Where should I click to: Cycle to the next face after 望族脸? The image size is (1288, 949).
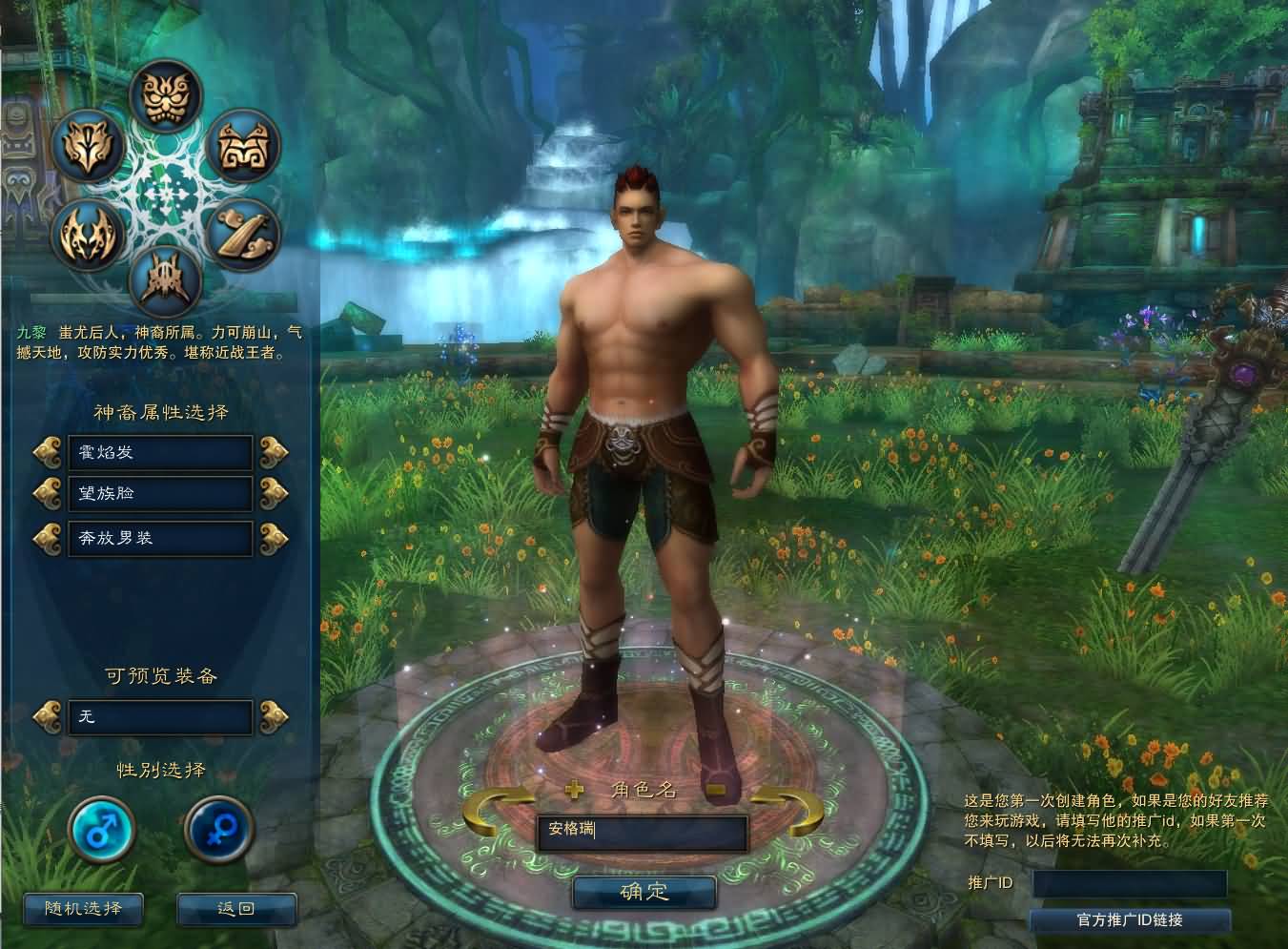274,493
